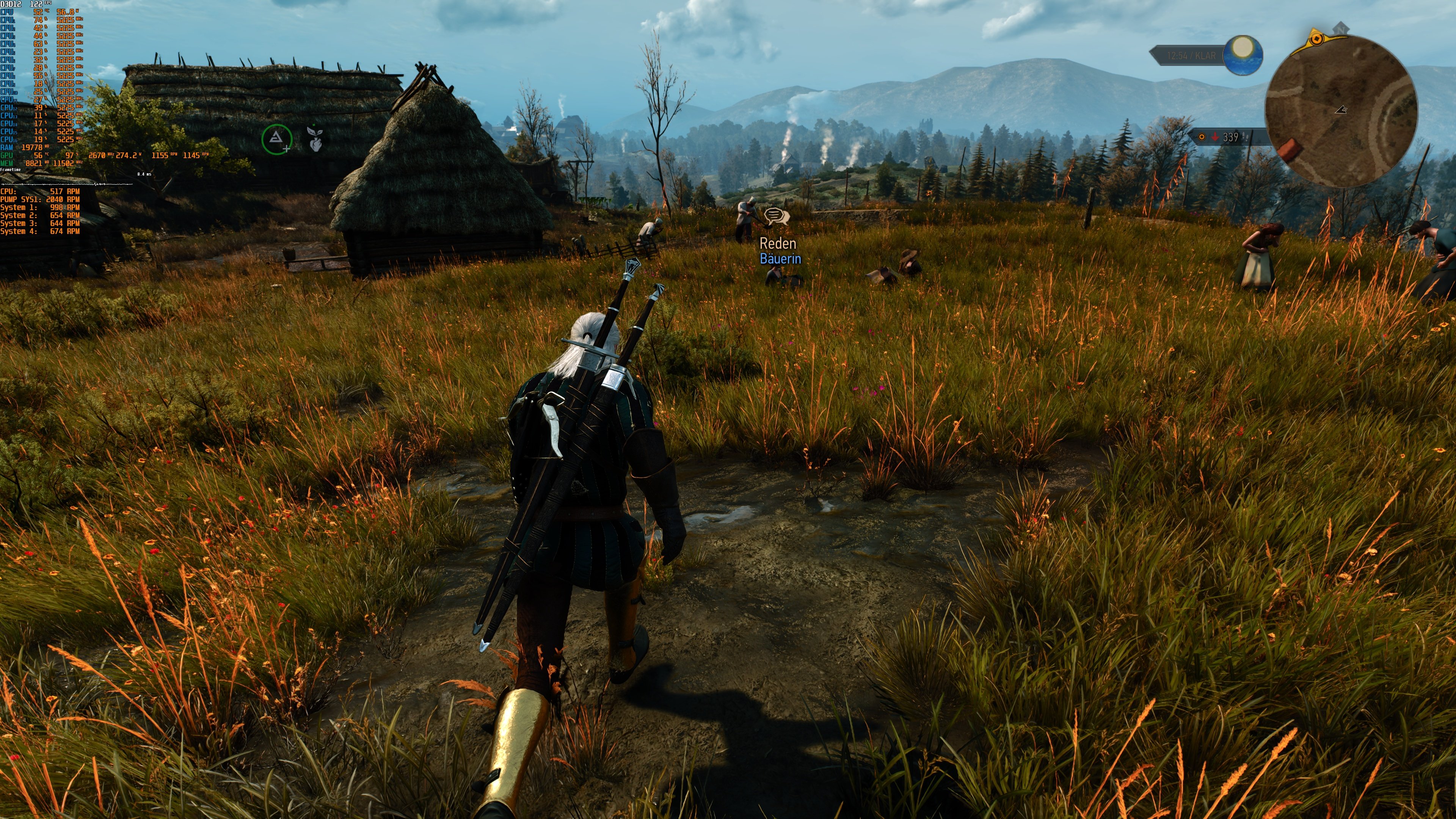Click the PUMP SYS1 RPM entry

pyautogui.click(x=39, y=199)
